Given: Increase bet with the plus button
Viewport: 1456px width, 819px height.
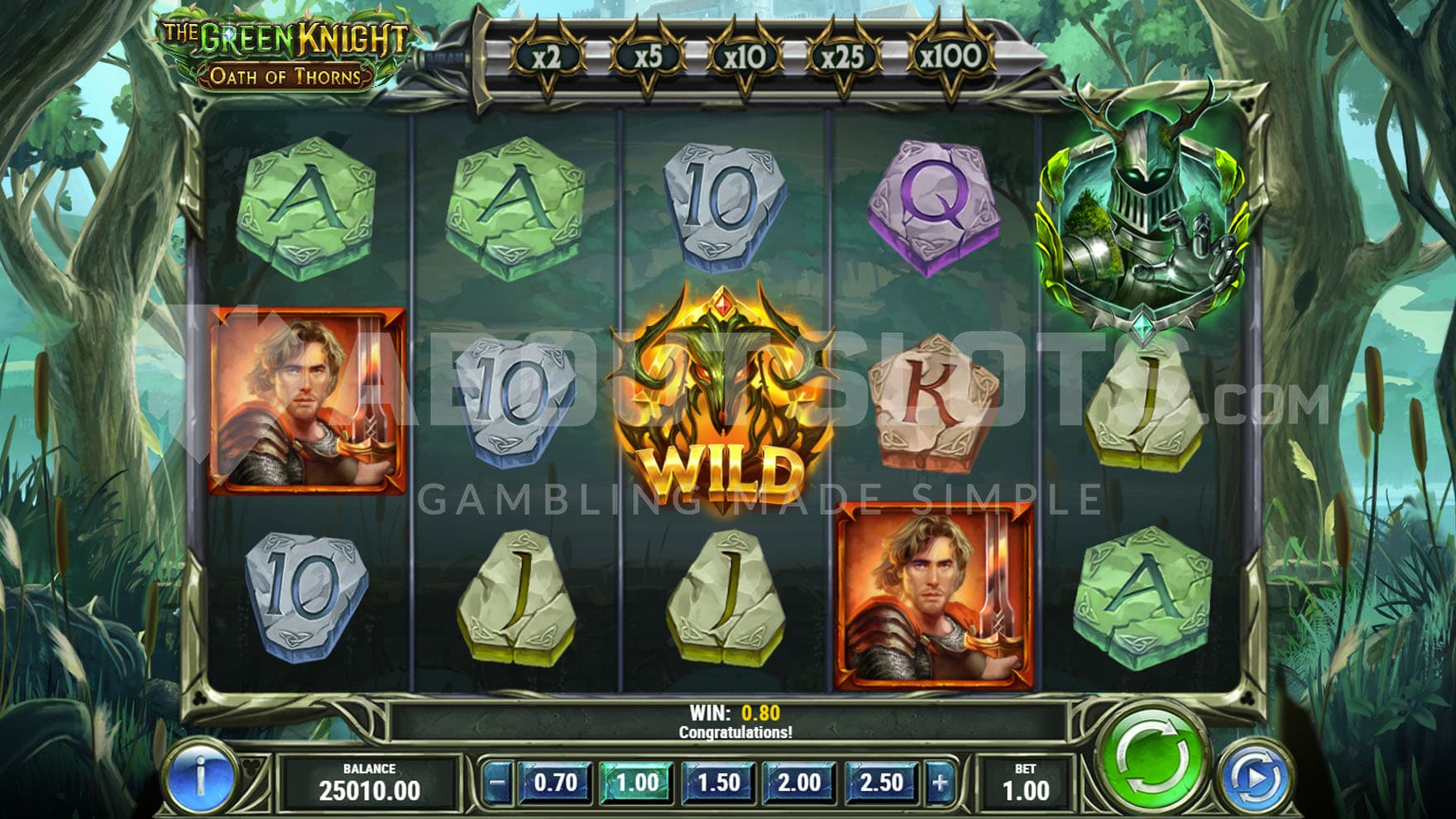Looking at the screenshot, I should [x=940, y=782].
